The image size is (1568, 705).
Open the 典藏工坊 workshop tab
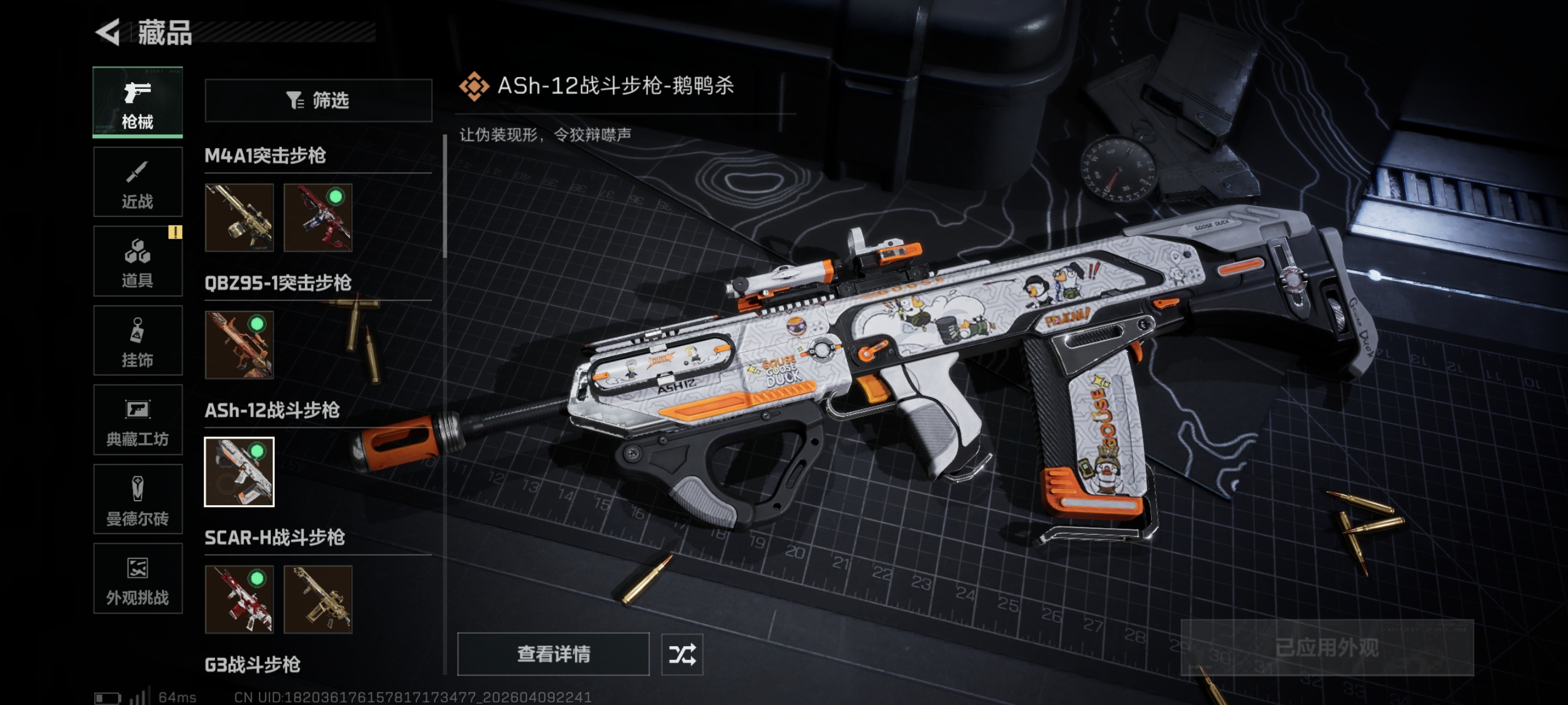pos(137,420)
